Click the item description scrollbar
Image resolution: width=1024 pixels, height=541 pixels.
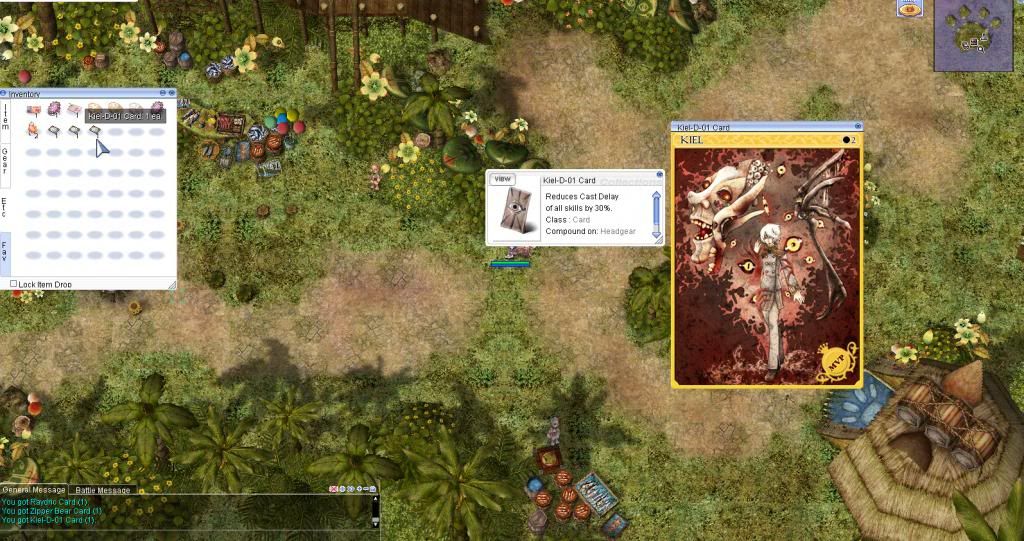click(x=656, y=214)
